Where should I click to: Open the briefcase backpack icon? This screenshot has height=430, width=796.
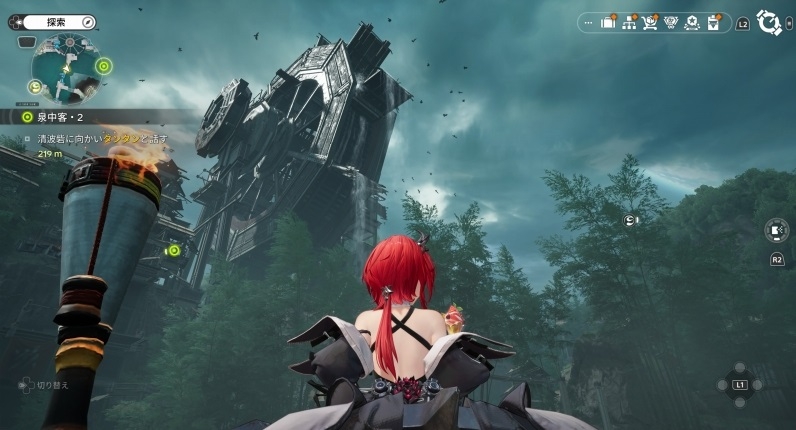607,22
